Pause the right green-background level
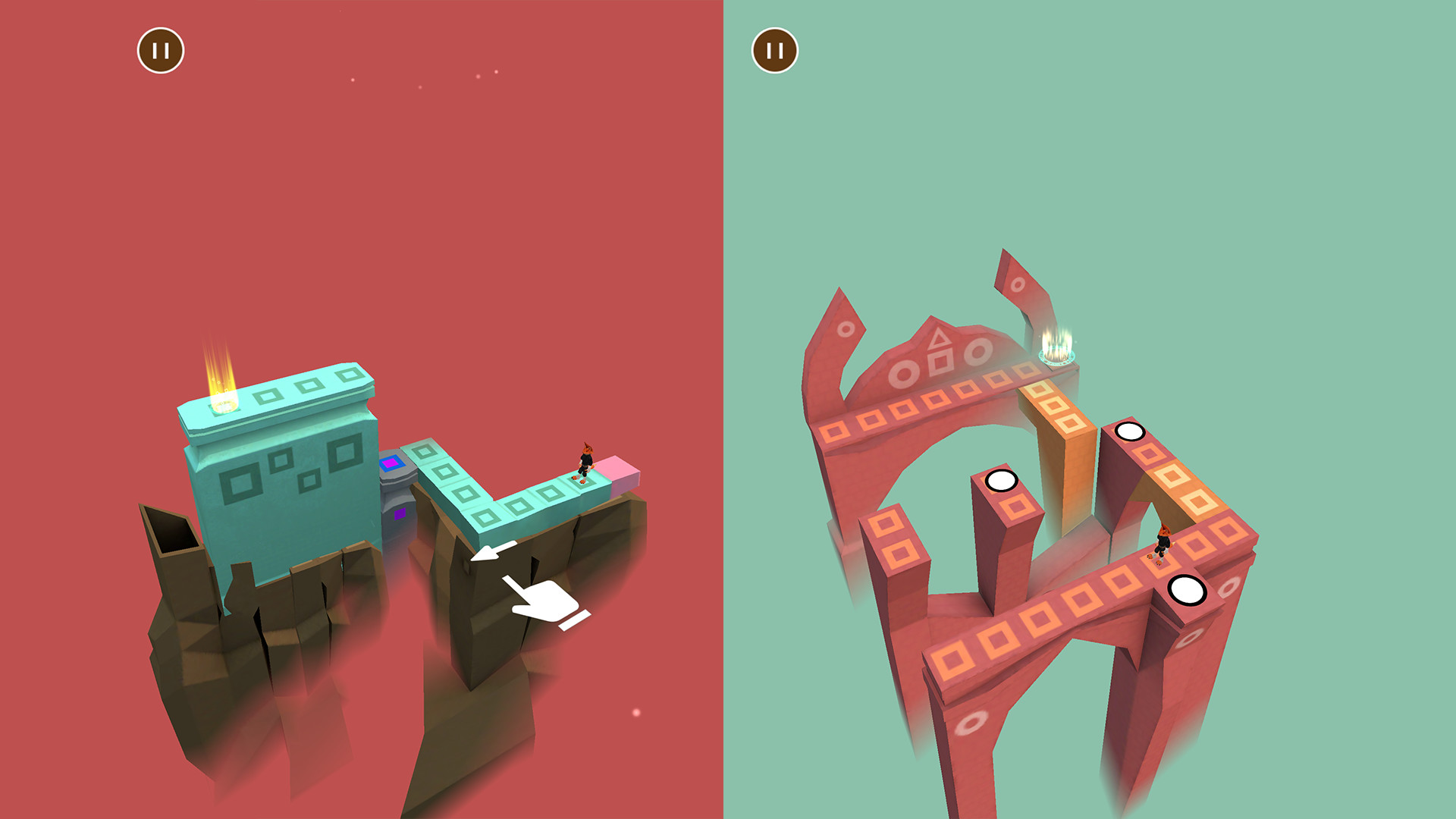 776,51
